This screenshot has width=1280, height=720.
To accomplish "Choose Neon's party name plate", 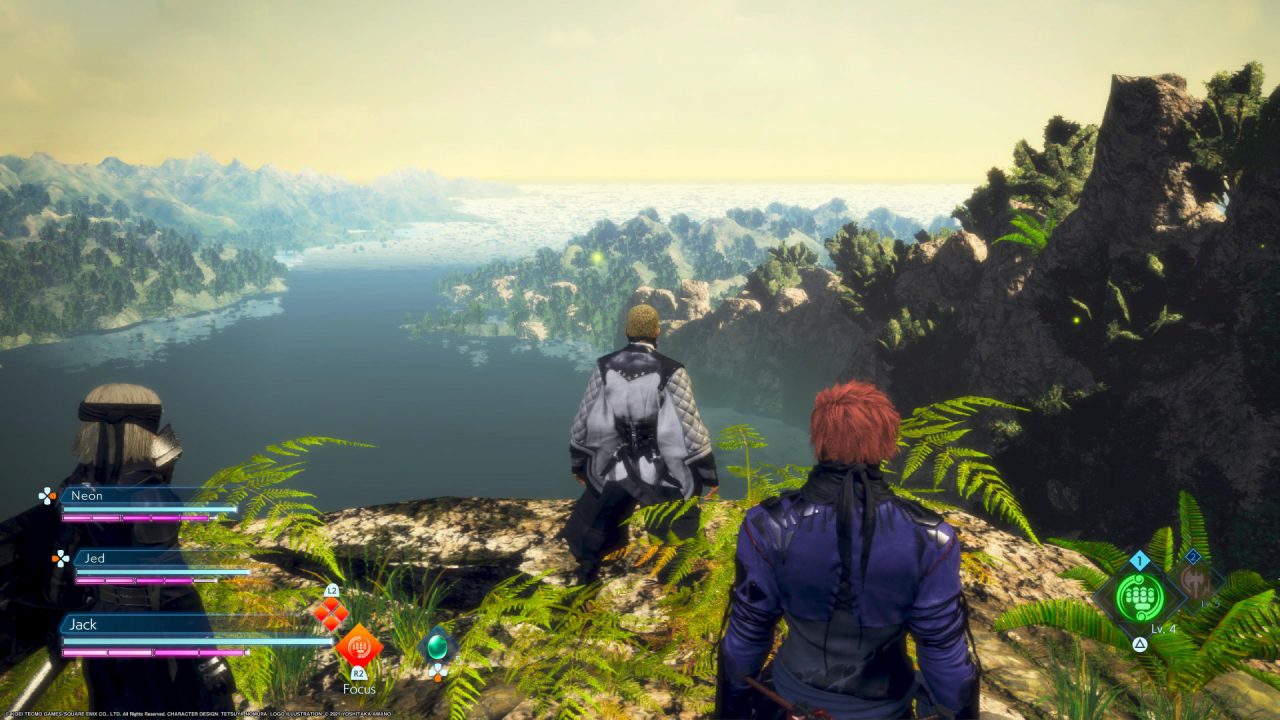I will (130, 495).
